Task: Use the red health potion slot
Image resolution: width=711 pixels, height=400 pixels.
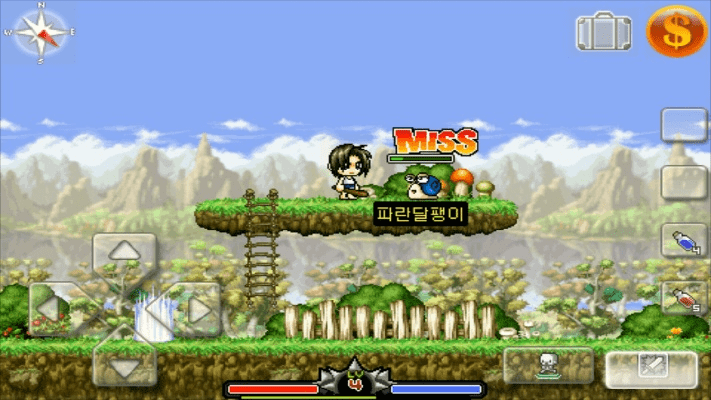Action: coord(684,297)
